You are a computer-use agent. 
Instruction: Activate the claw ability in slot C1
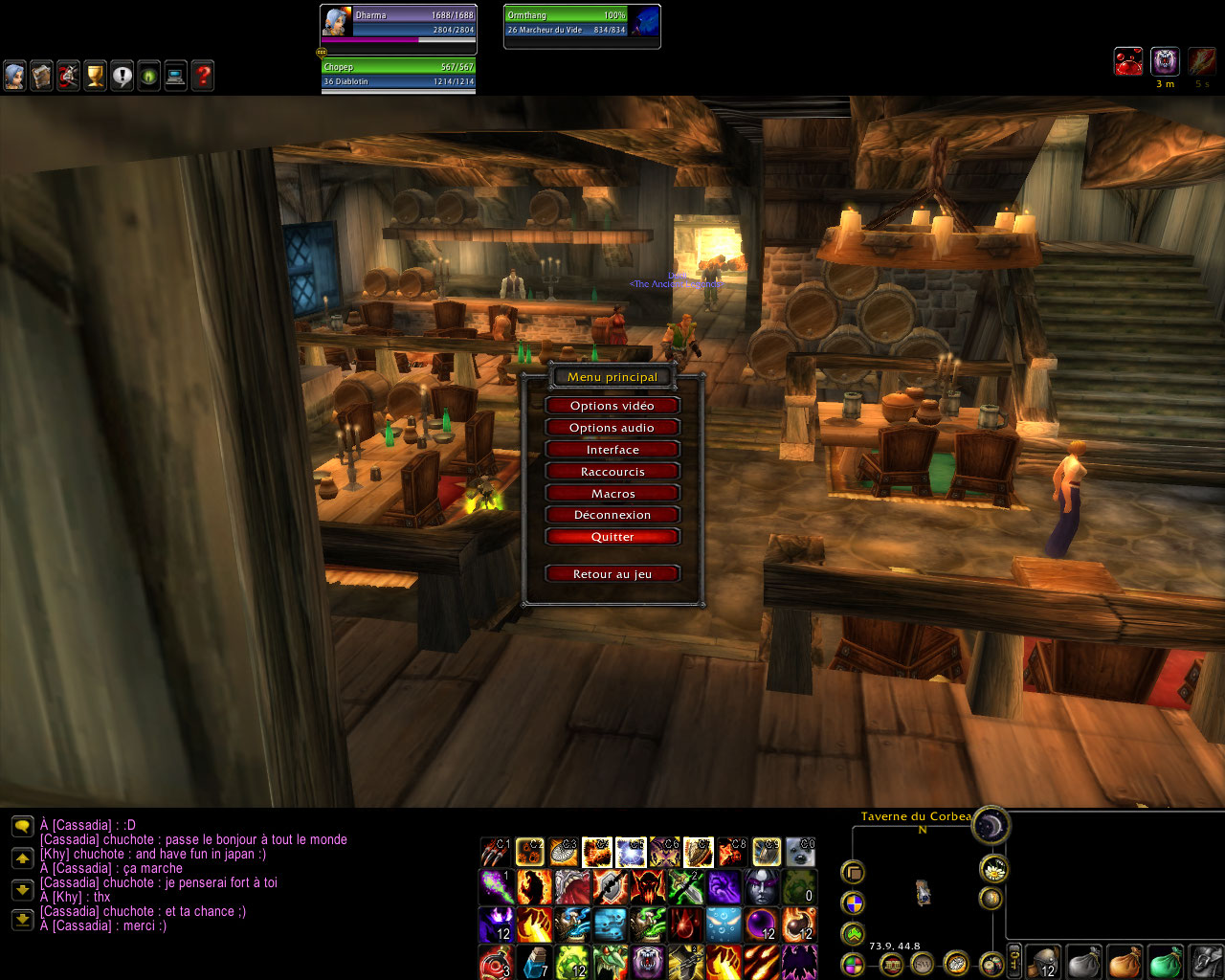coord(495,852)
